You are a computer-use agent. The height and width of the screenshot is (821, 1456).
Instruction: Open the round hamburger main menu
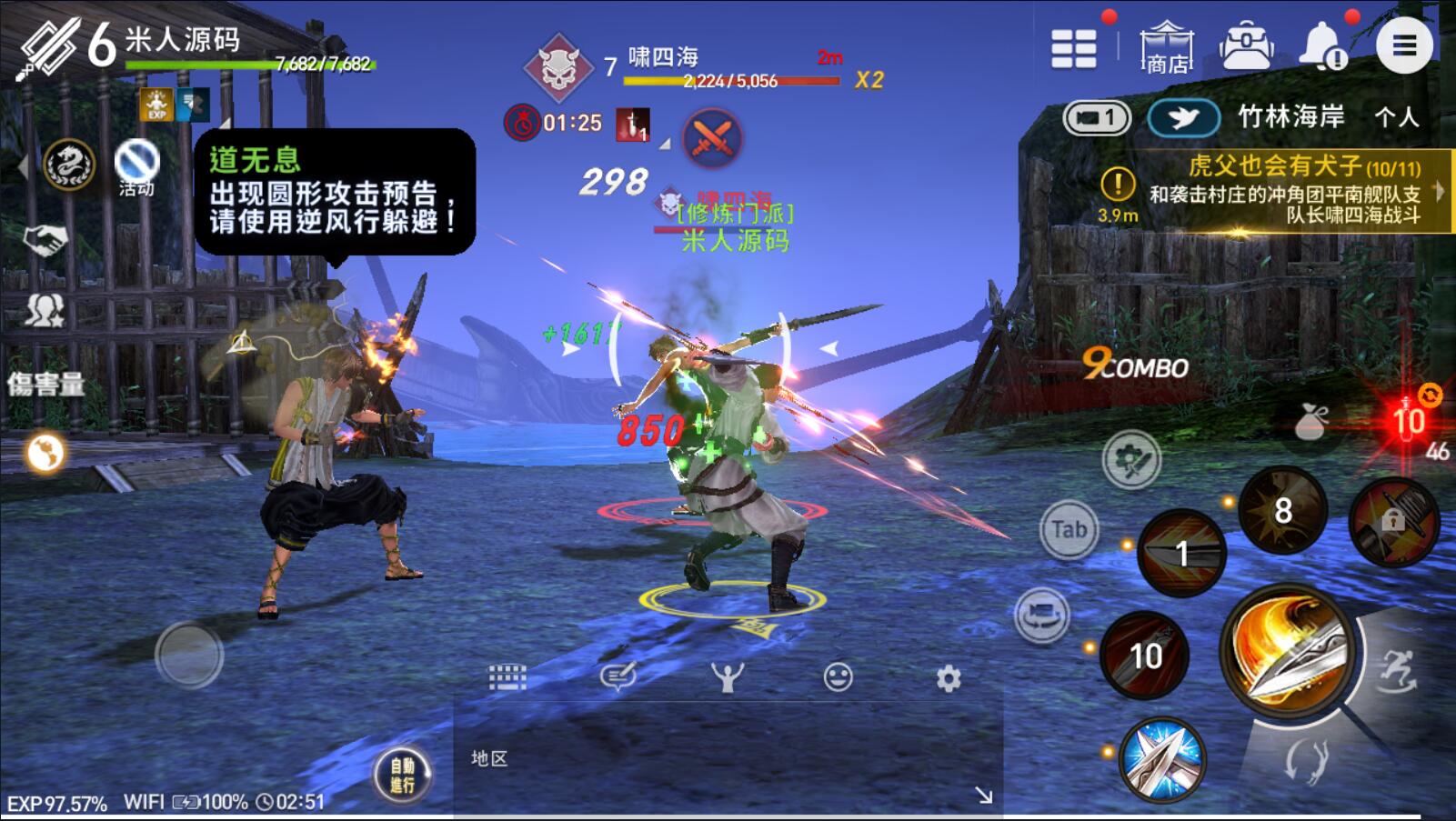pyautogui.click(x=1404, y=45)
